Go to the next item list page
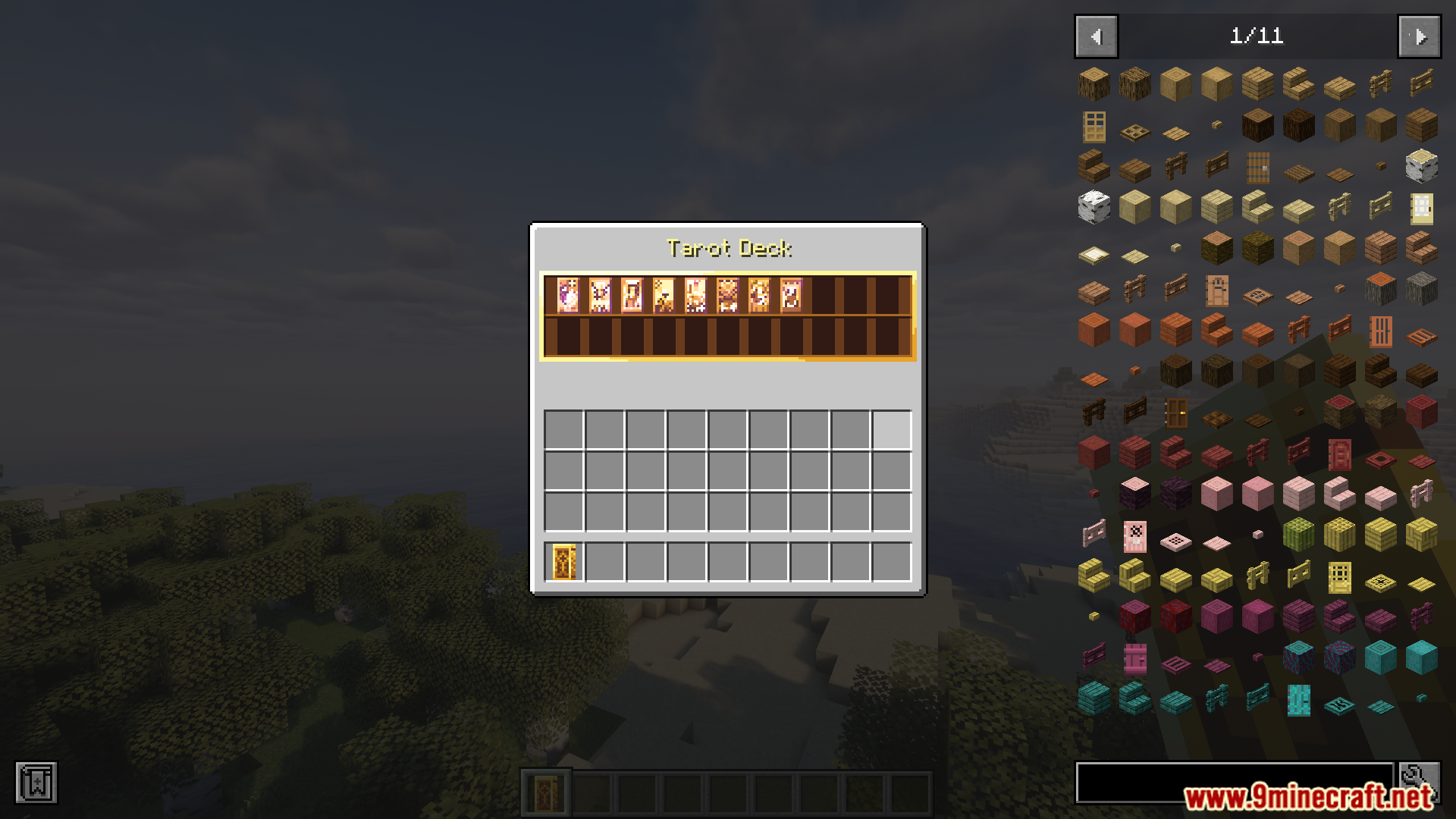This screenshot has height=819, width=1456. tap(1418, 36)
